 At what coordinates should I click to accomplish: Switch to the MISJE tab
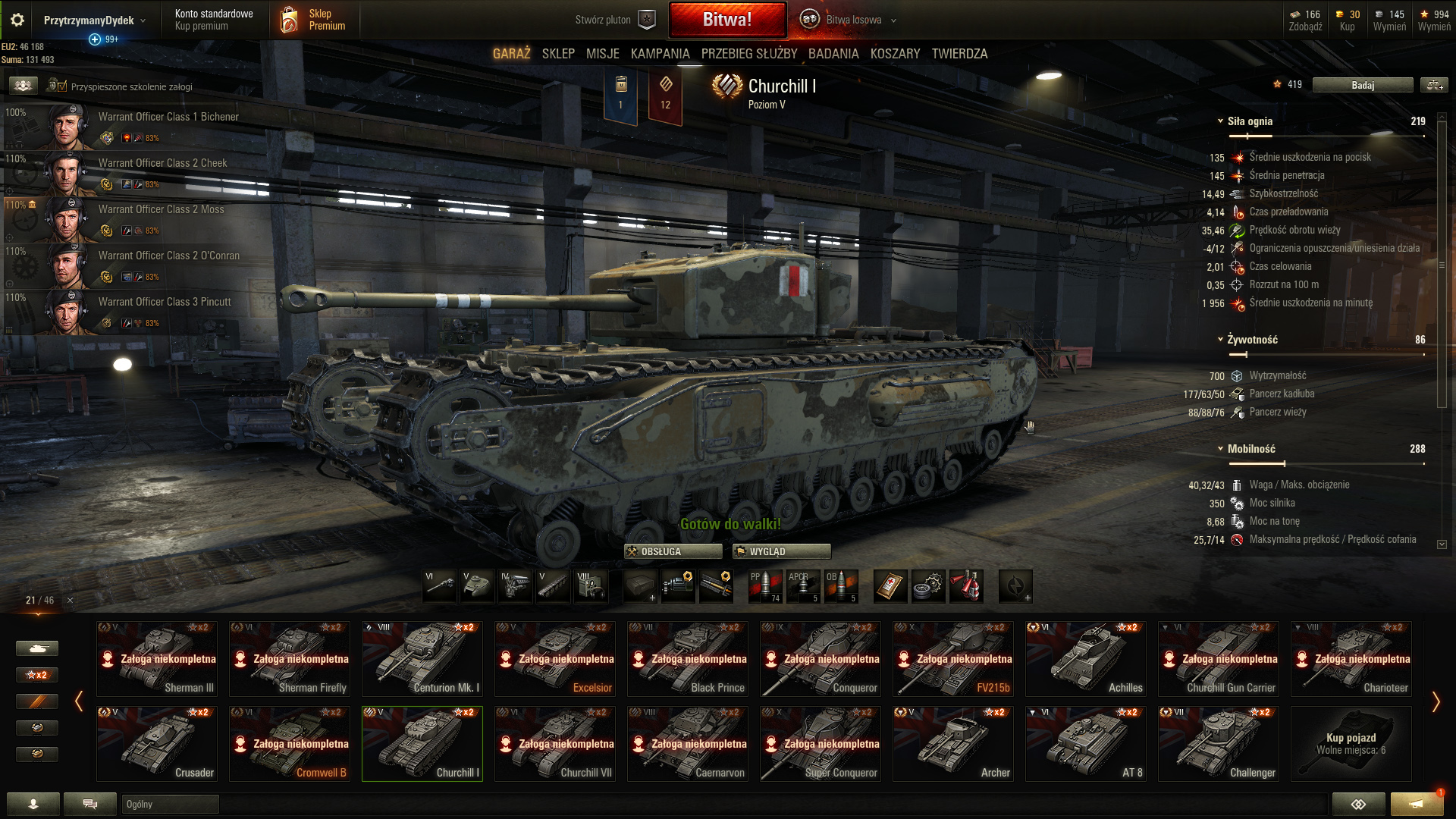[x=602, y=54]
